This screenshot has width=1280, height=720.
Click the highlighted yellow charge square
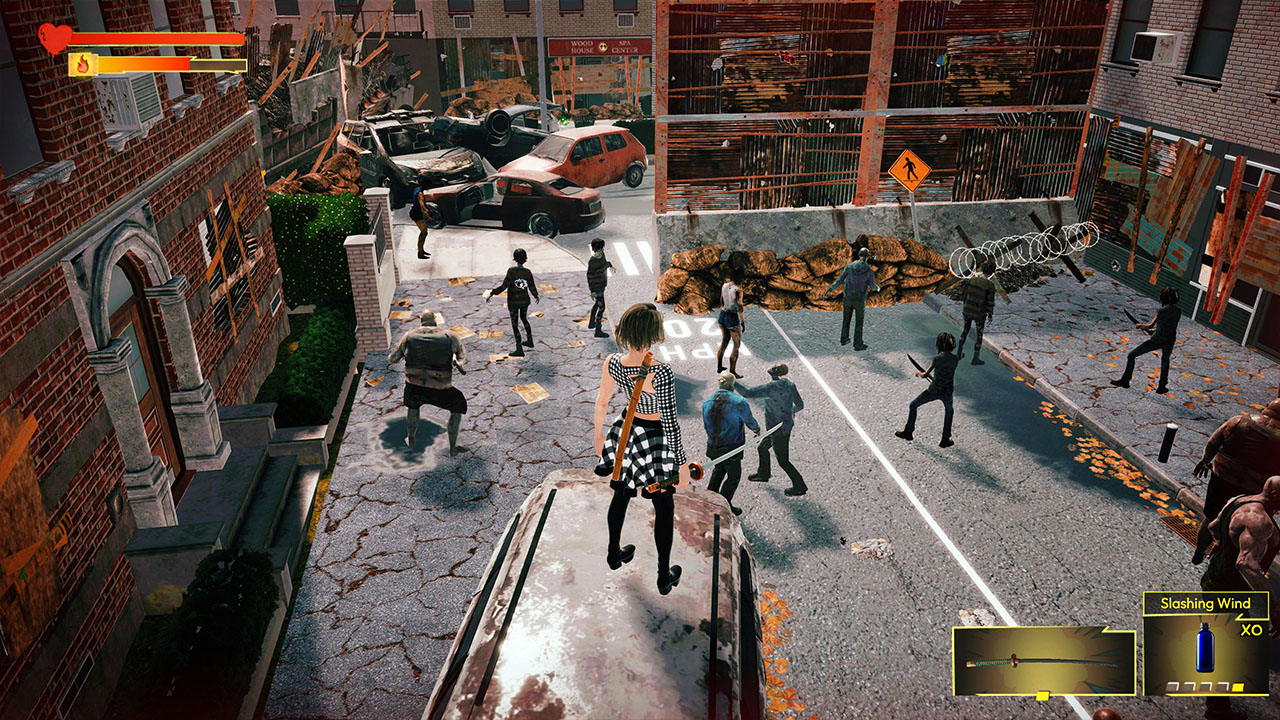(x=1238, y=687)
